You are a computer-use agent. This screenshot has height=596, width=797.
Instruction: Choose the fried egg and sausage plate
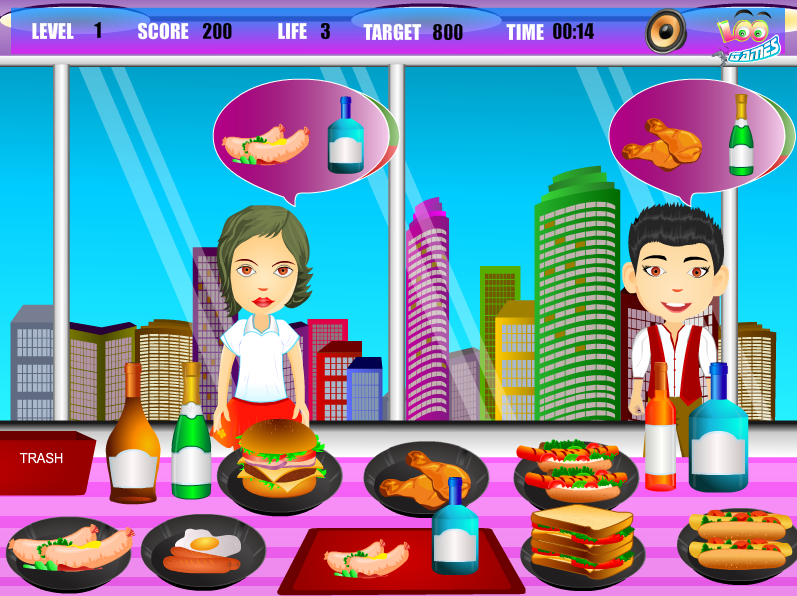(x=203, y=551)
